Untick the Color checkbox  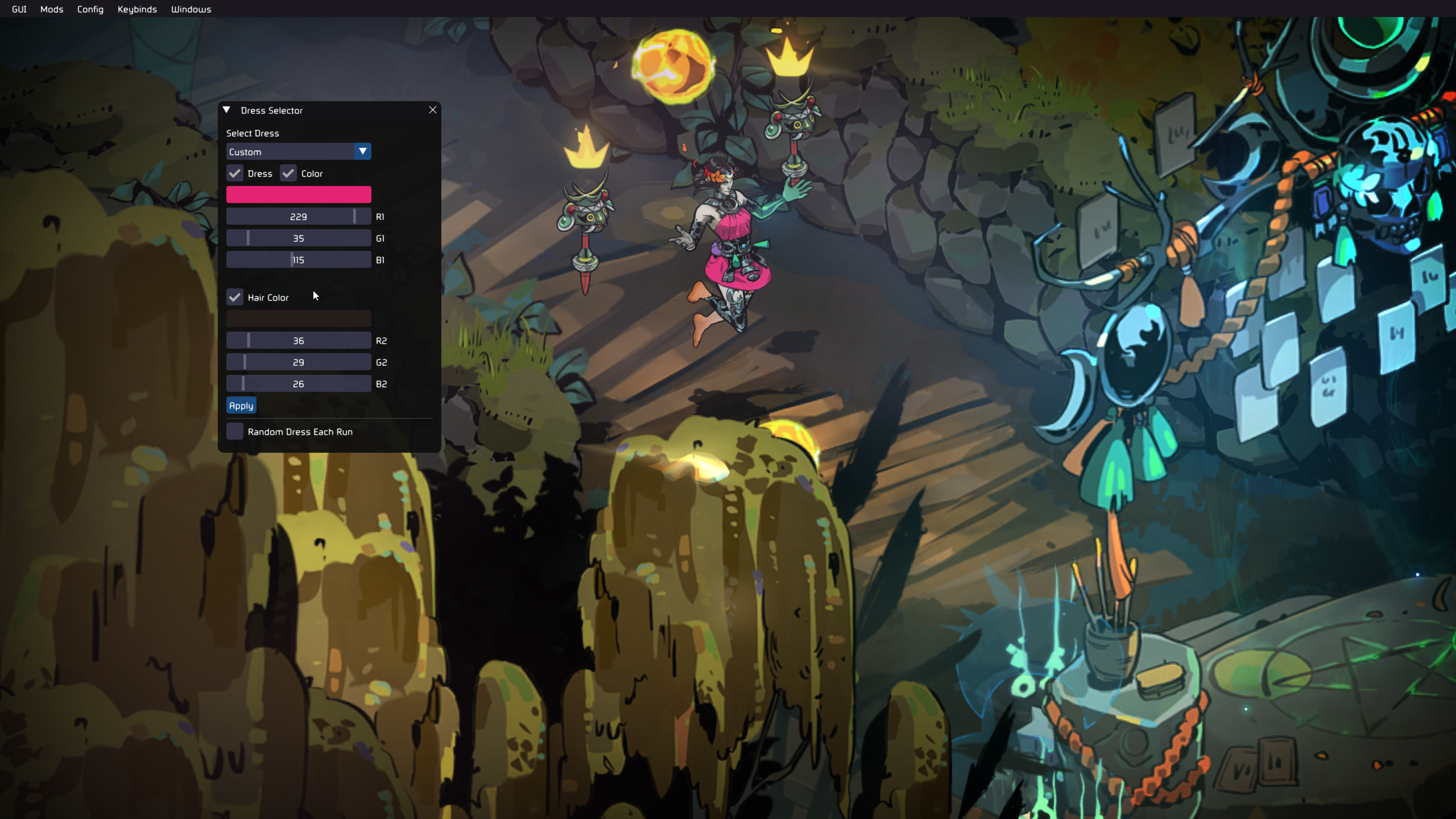point(288,173)
